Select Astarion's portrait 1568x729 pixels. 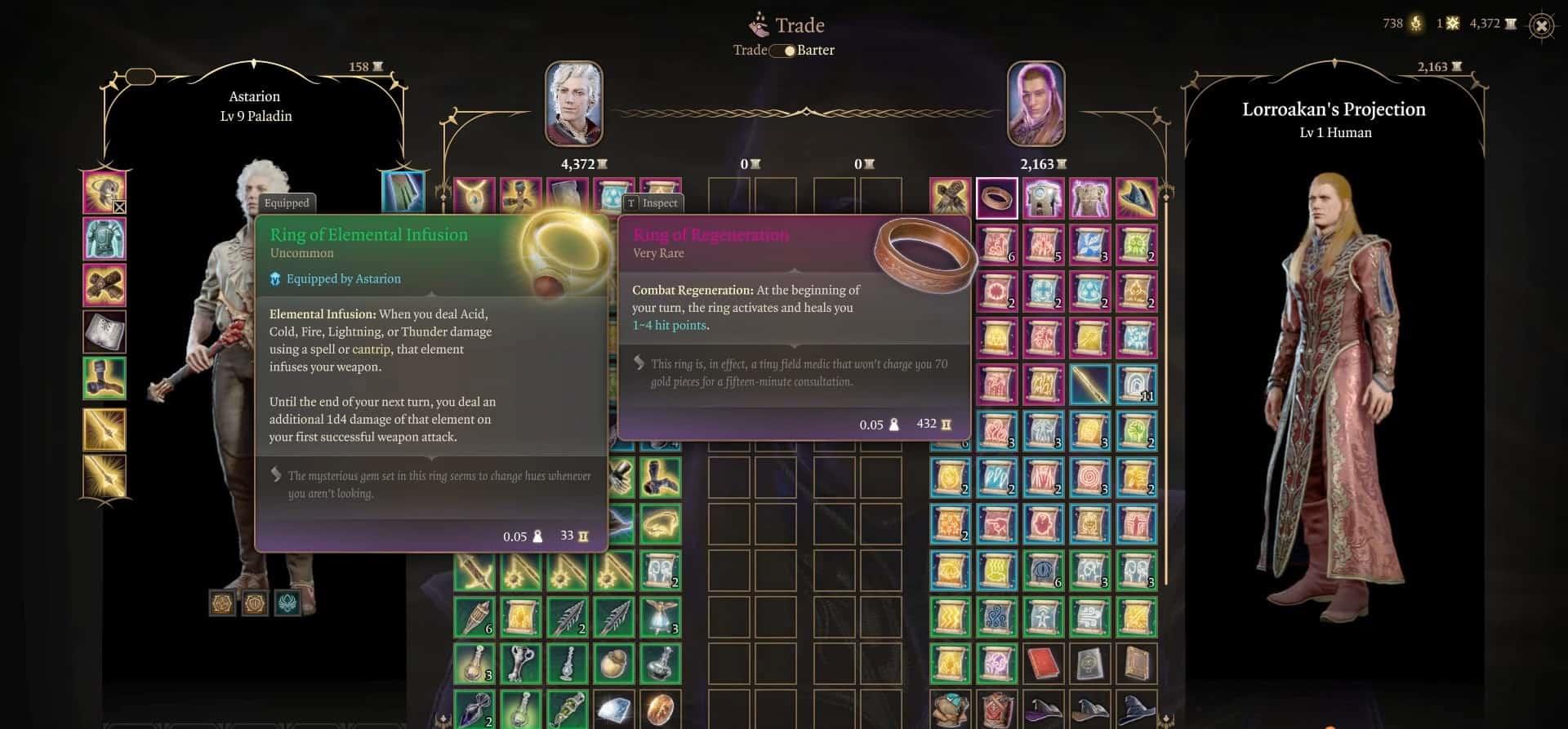(x=574, y=104)
